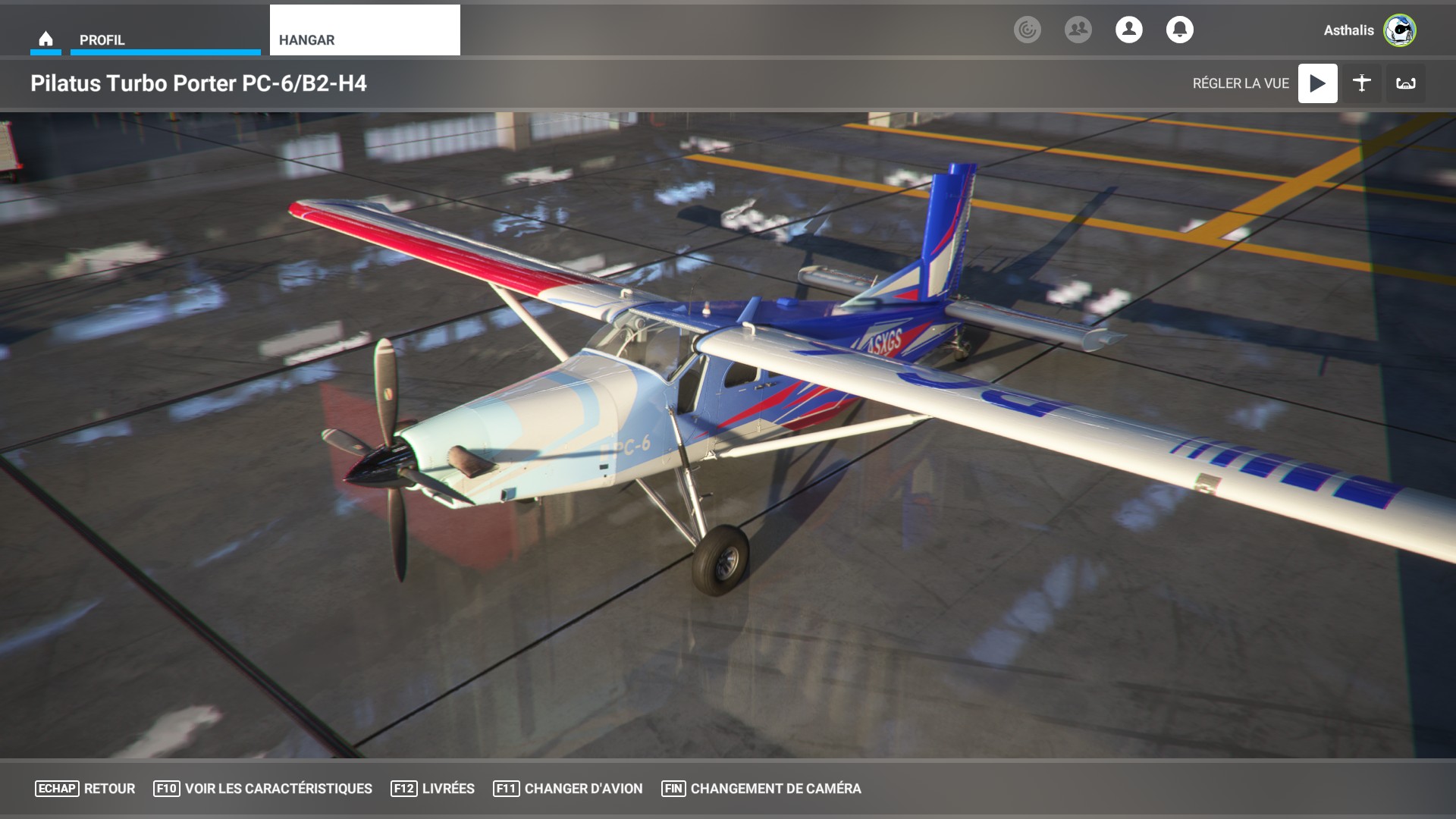Open the user profile icon

[x=1128, y=30]
